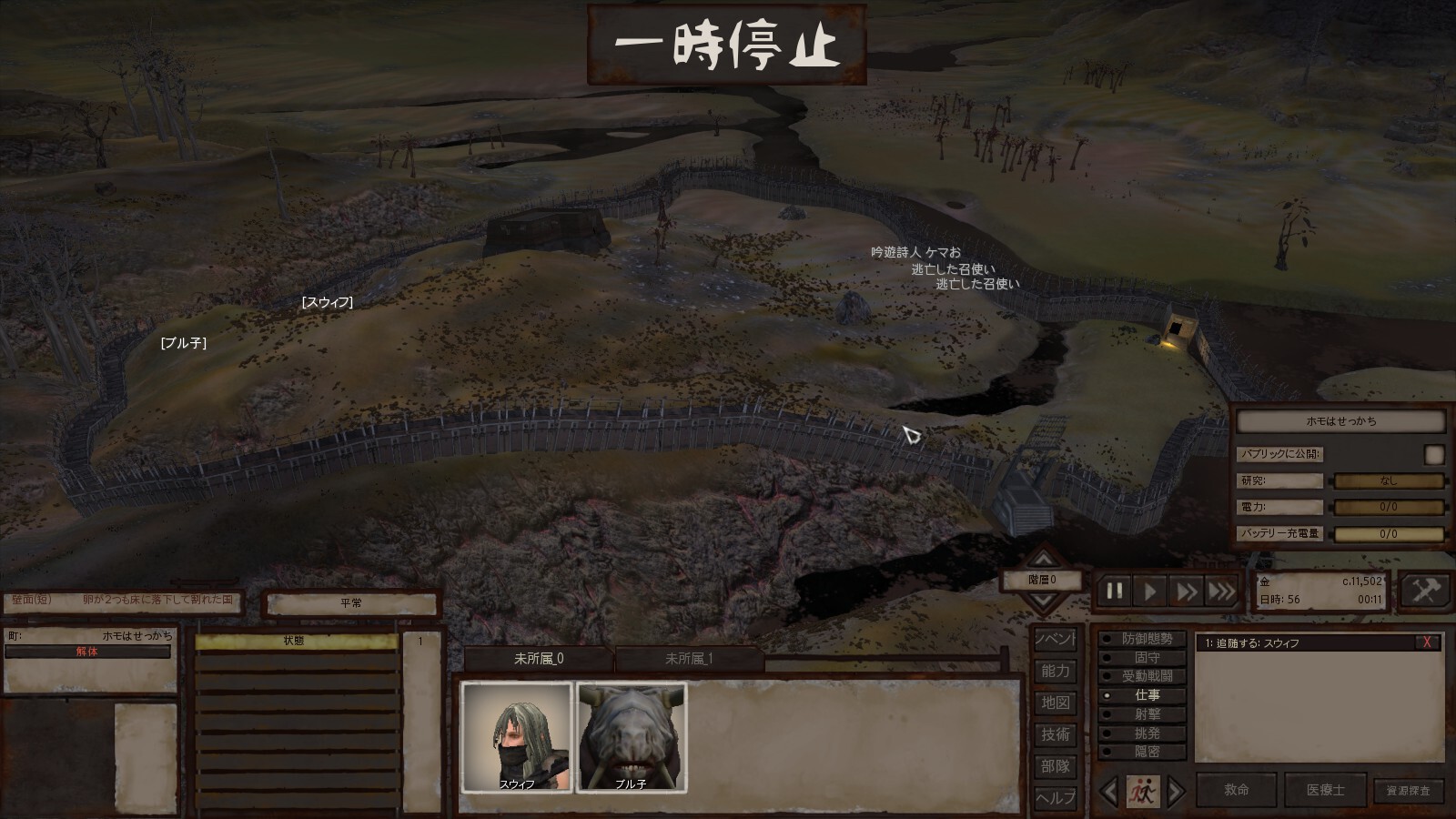Image resolution: width=1456 pixels, height=819 pixels.
Task: Select the スウィフ character portrait
Action: tap(517, 736)
